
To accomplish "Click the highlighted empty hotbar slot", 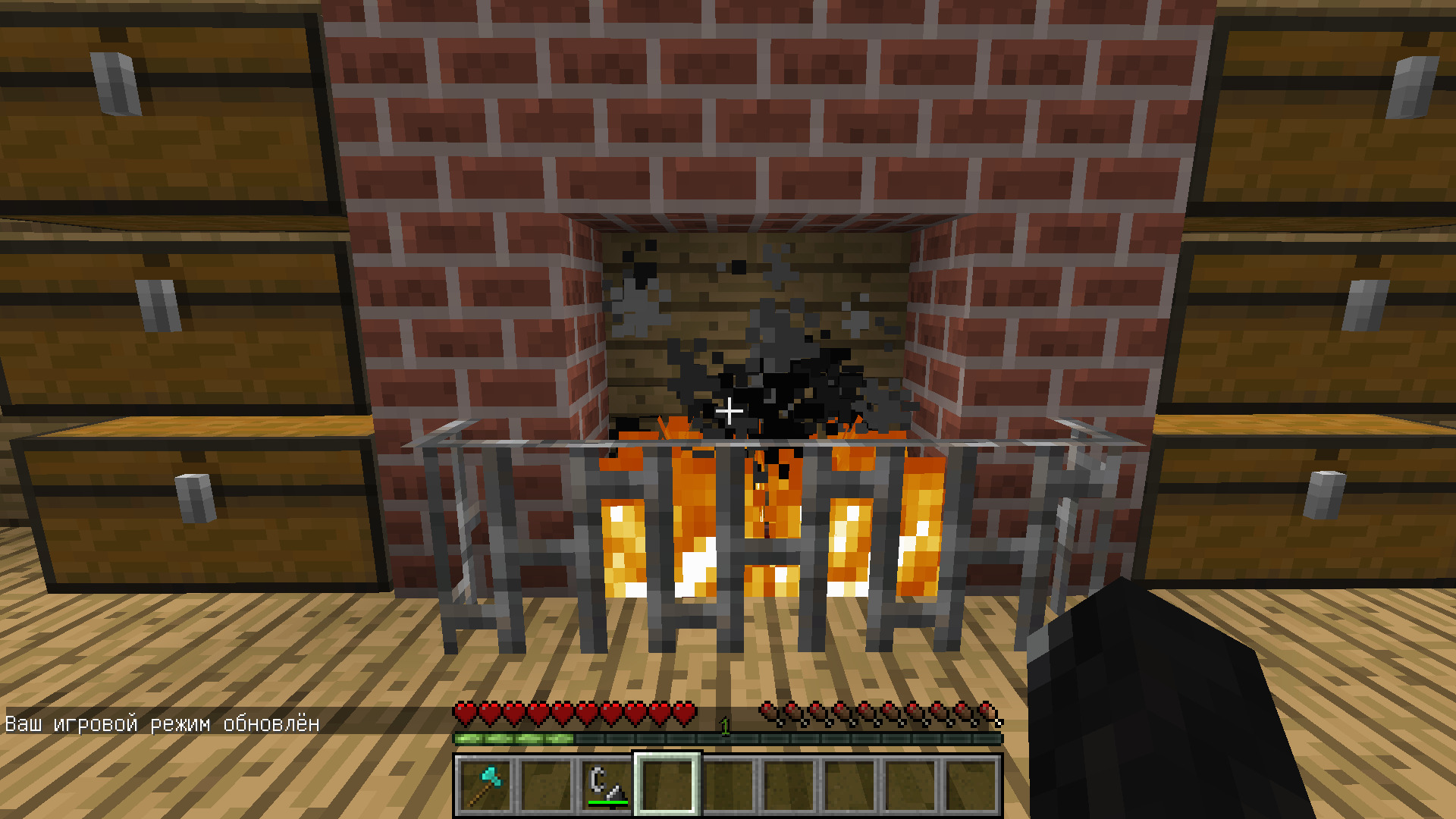I will pyautogui.click(x=667, y=786).
